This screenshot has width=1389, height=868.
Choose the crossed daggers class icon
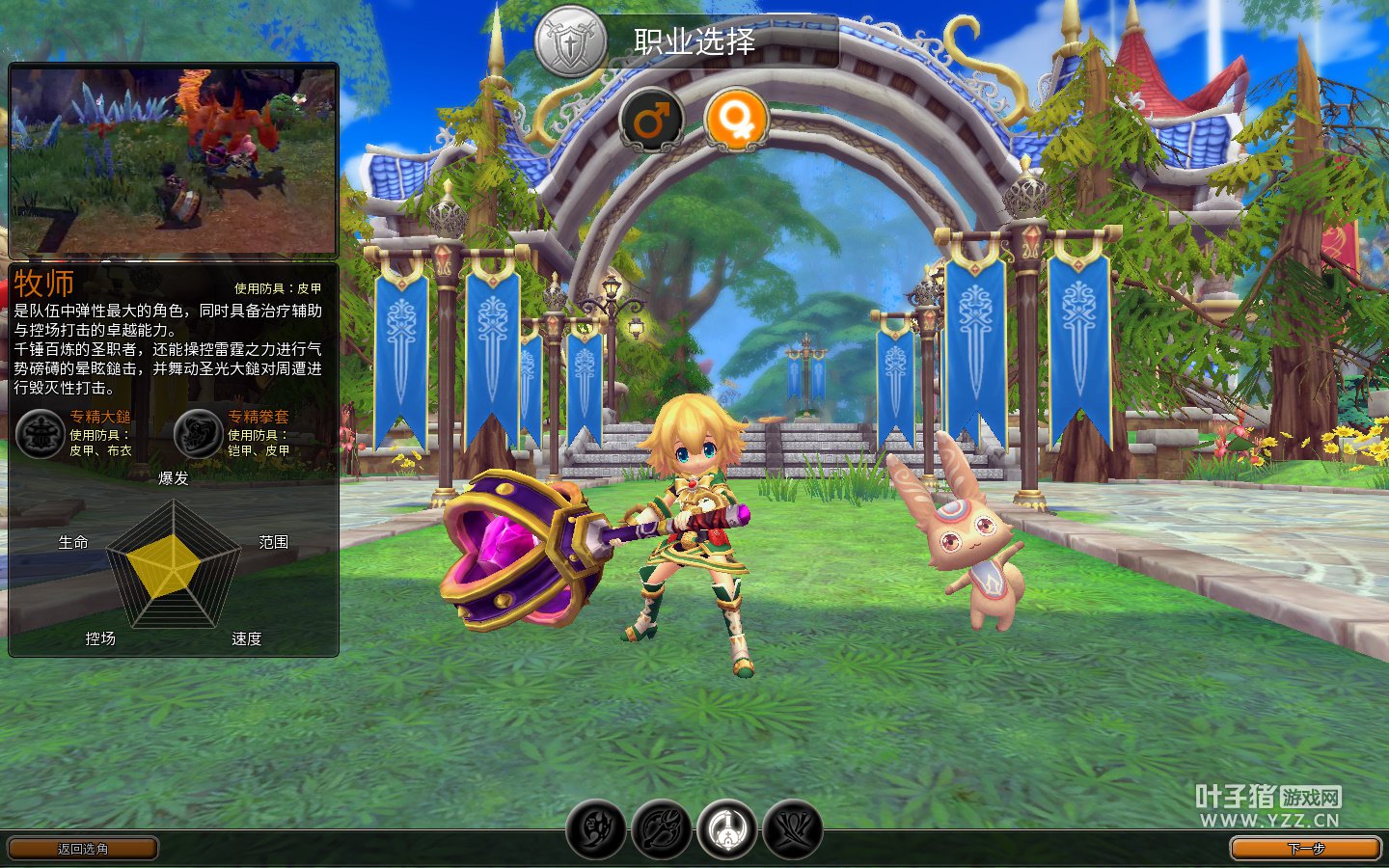click(x=793, y=828)
